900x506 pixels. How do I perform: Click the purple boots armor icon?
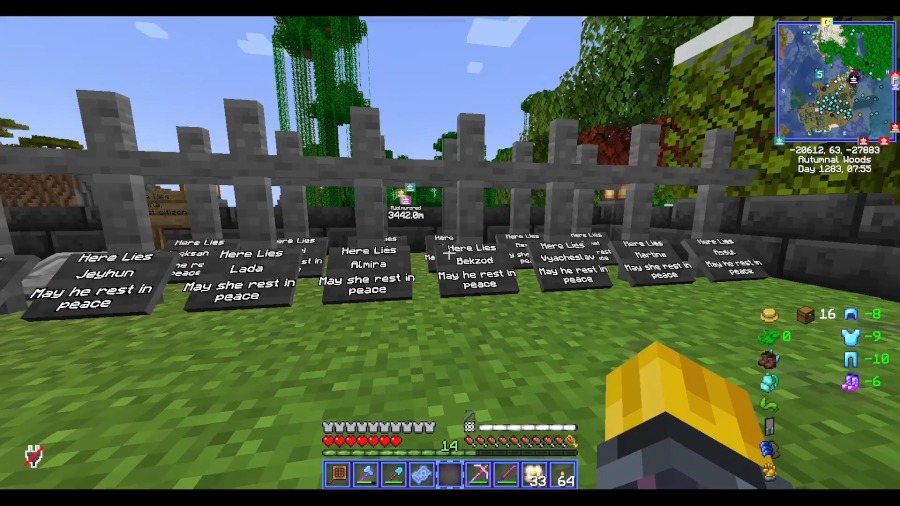[851, 381]
